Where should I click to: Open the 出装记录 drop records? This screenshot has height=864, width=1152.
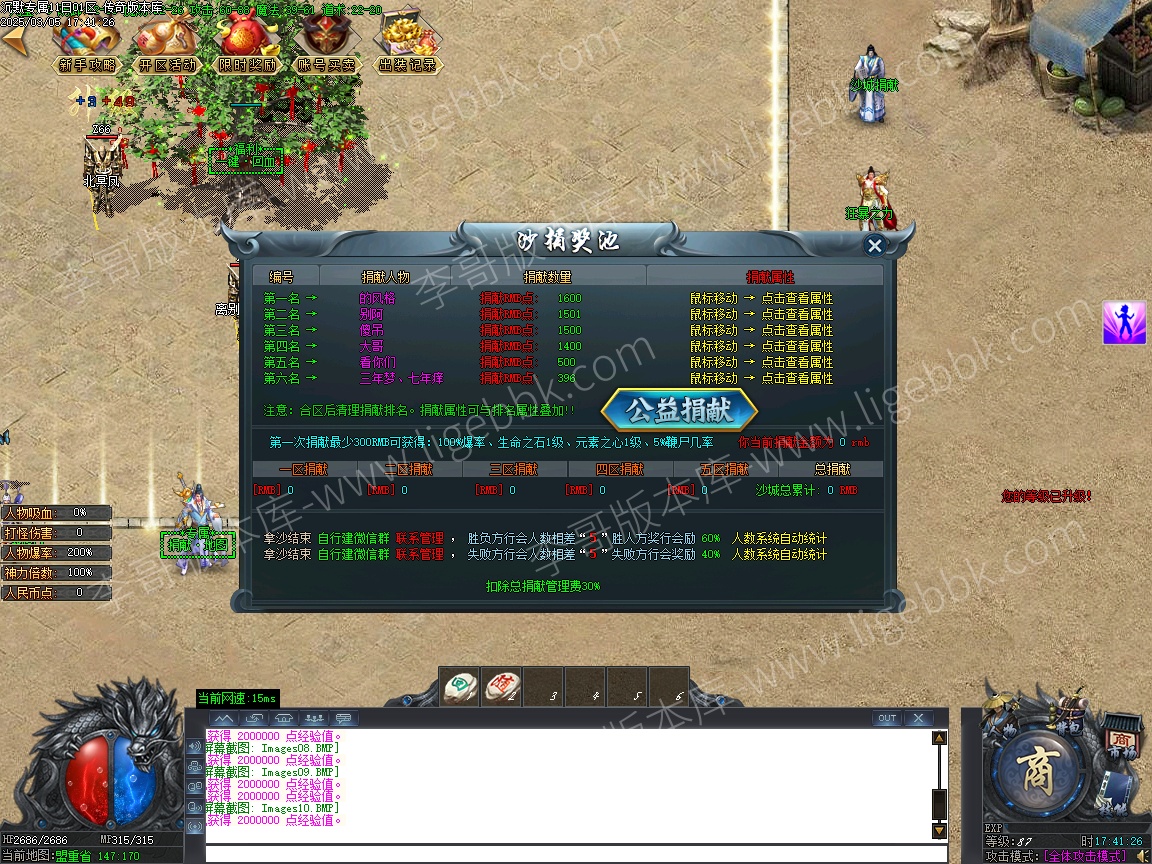pyautogui.click(x=407, y=45)
